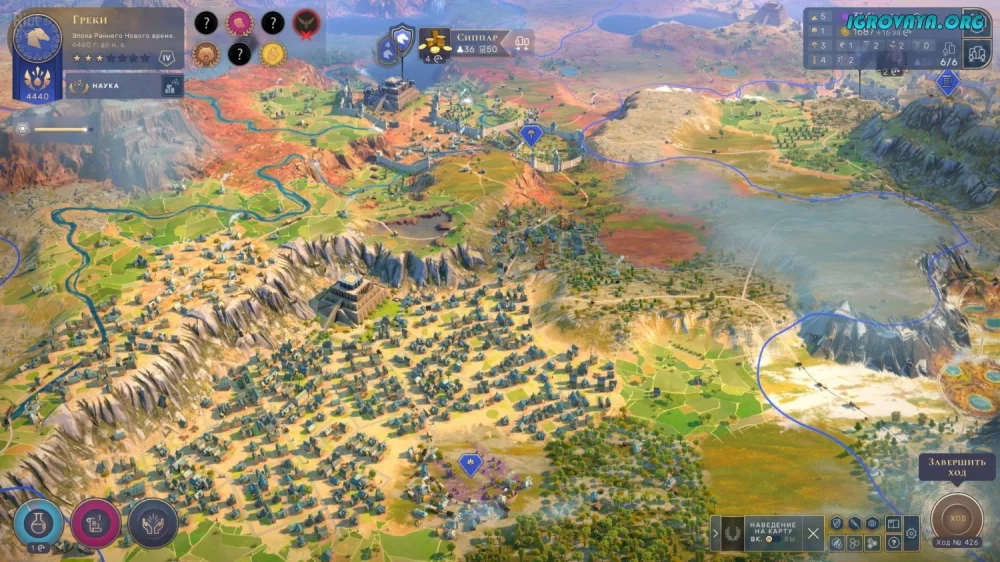Select the crossed-out red eagle empire

click(x=306, y=22)
